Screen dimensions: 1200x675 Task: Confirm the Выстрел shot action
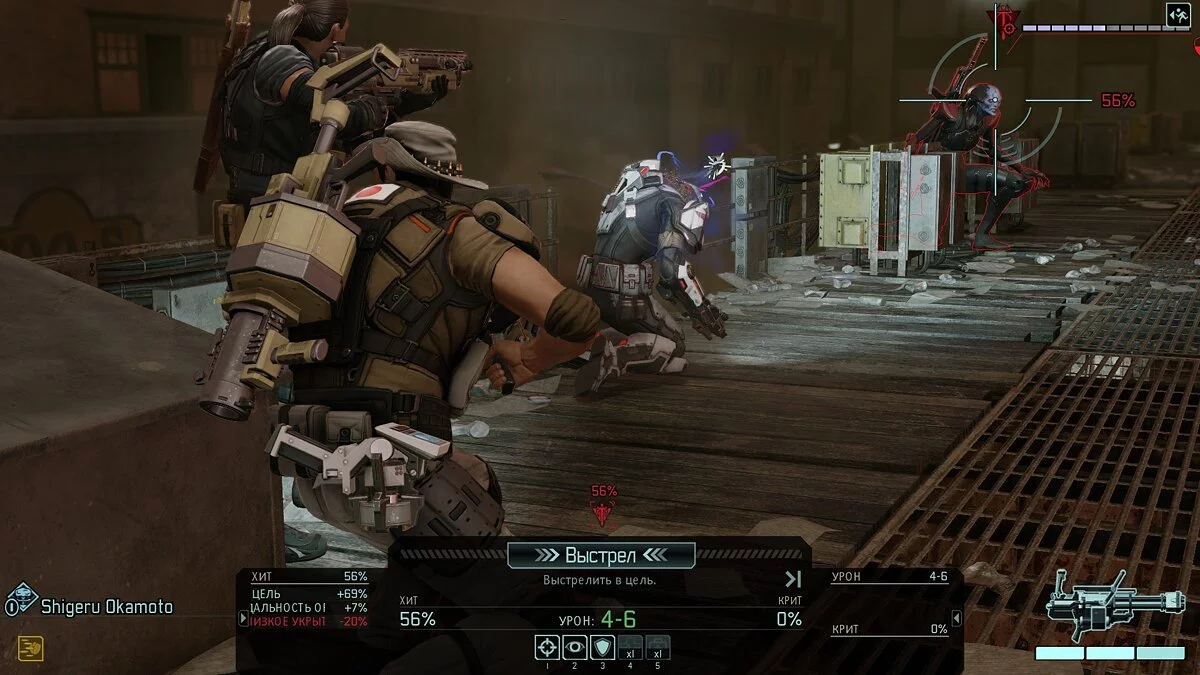[601, 555]
